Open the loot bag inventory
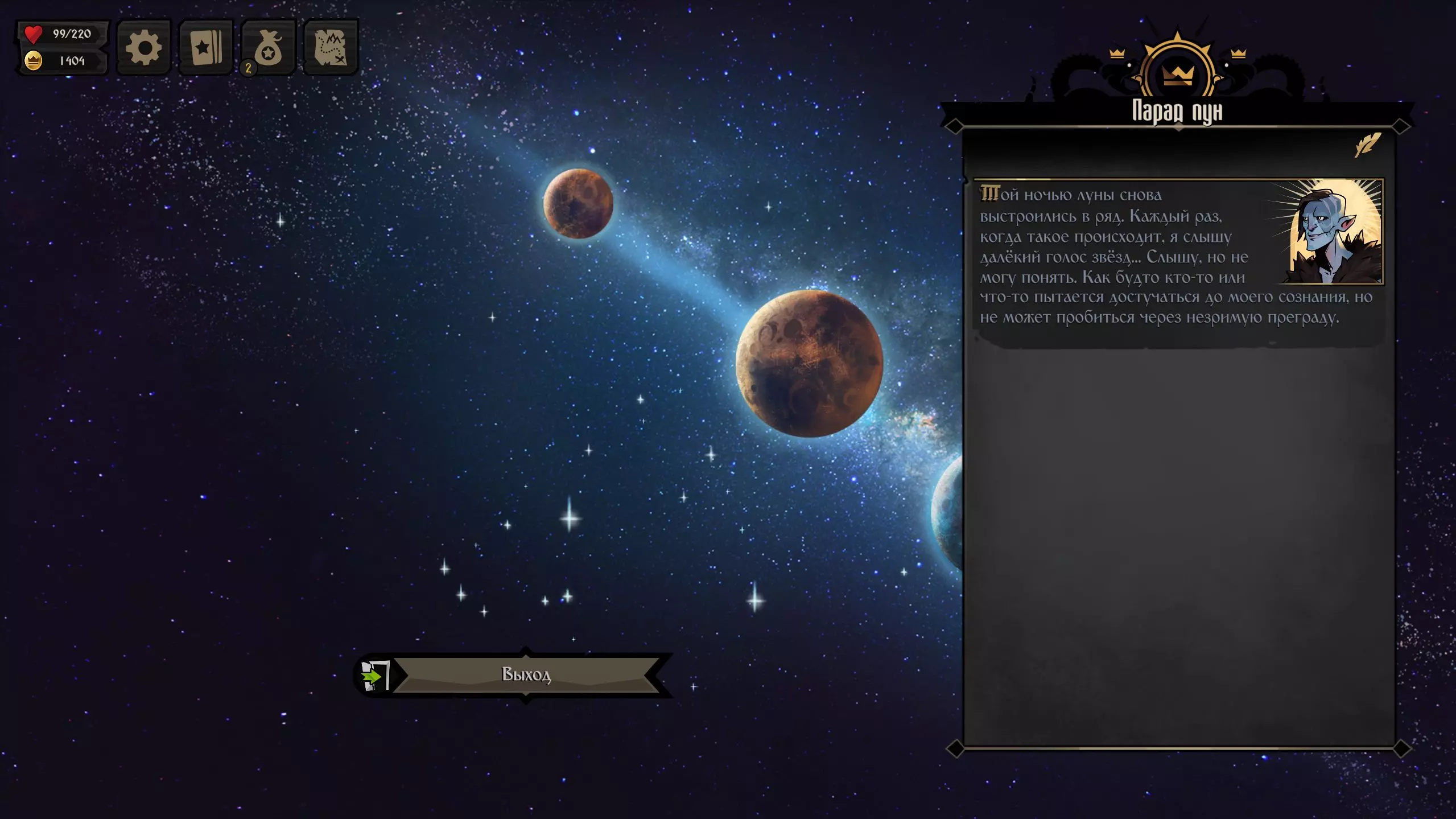Screen dimensions: 1456x819 click(269, 48)
